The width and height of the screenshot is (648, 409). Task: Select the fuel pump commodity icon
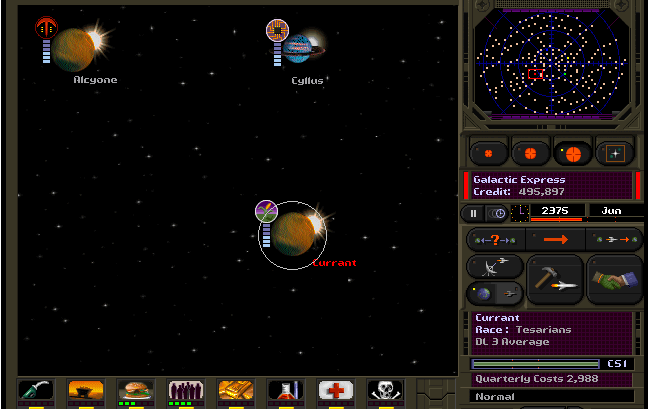[35, 391]
